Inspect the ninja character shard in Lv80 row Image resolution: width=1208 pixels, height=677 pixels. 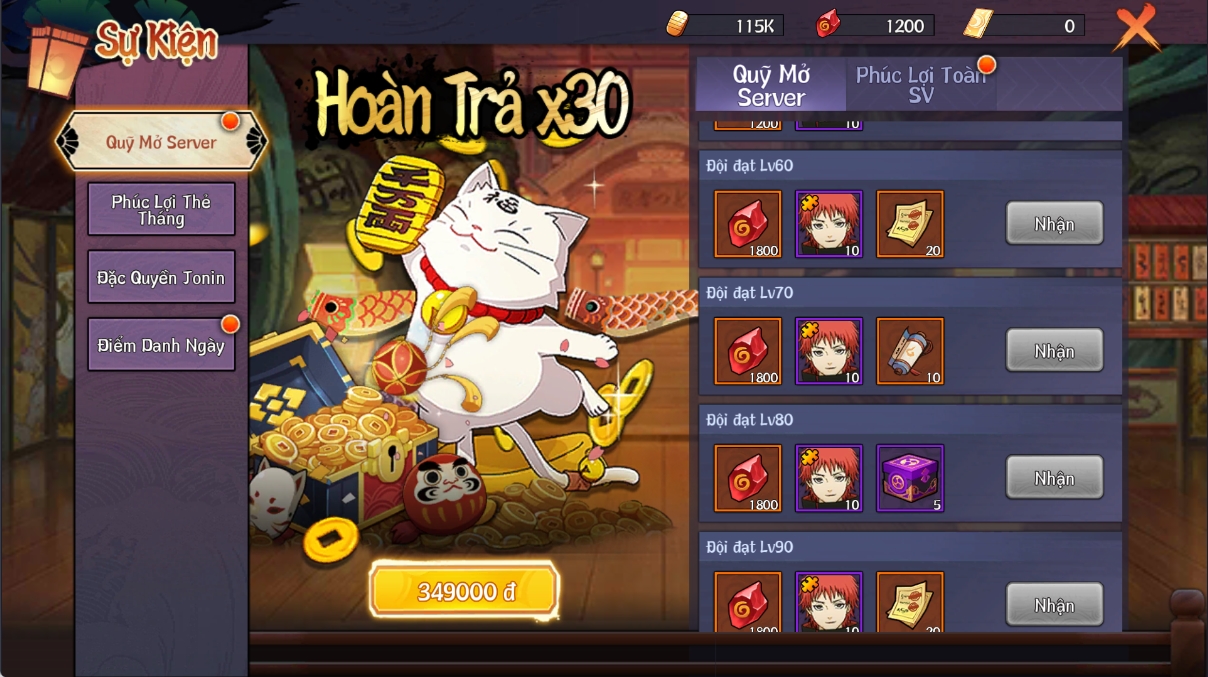click(x=829, y=478)
